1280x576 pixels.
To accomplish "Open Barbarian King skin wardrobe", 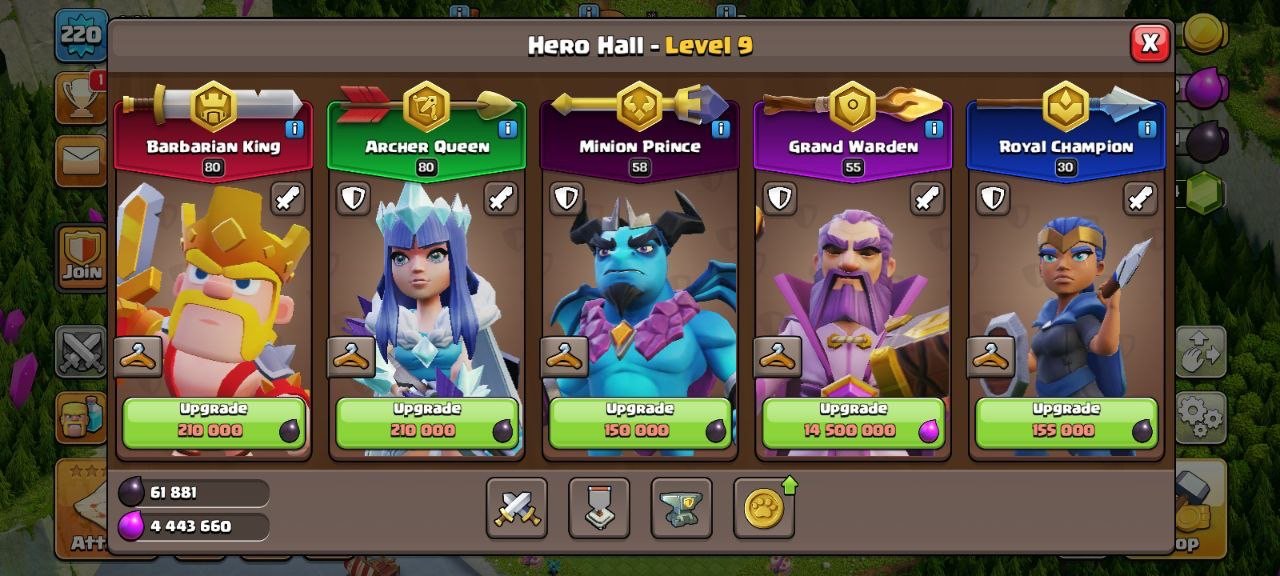I will [138, 356].
